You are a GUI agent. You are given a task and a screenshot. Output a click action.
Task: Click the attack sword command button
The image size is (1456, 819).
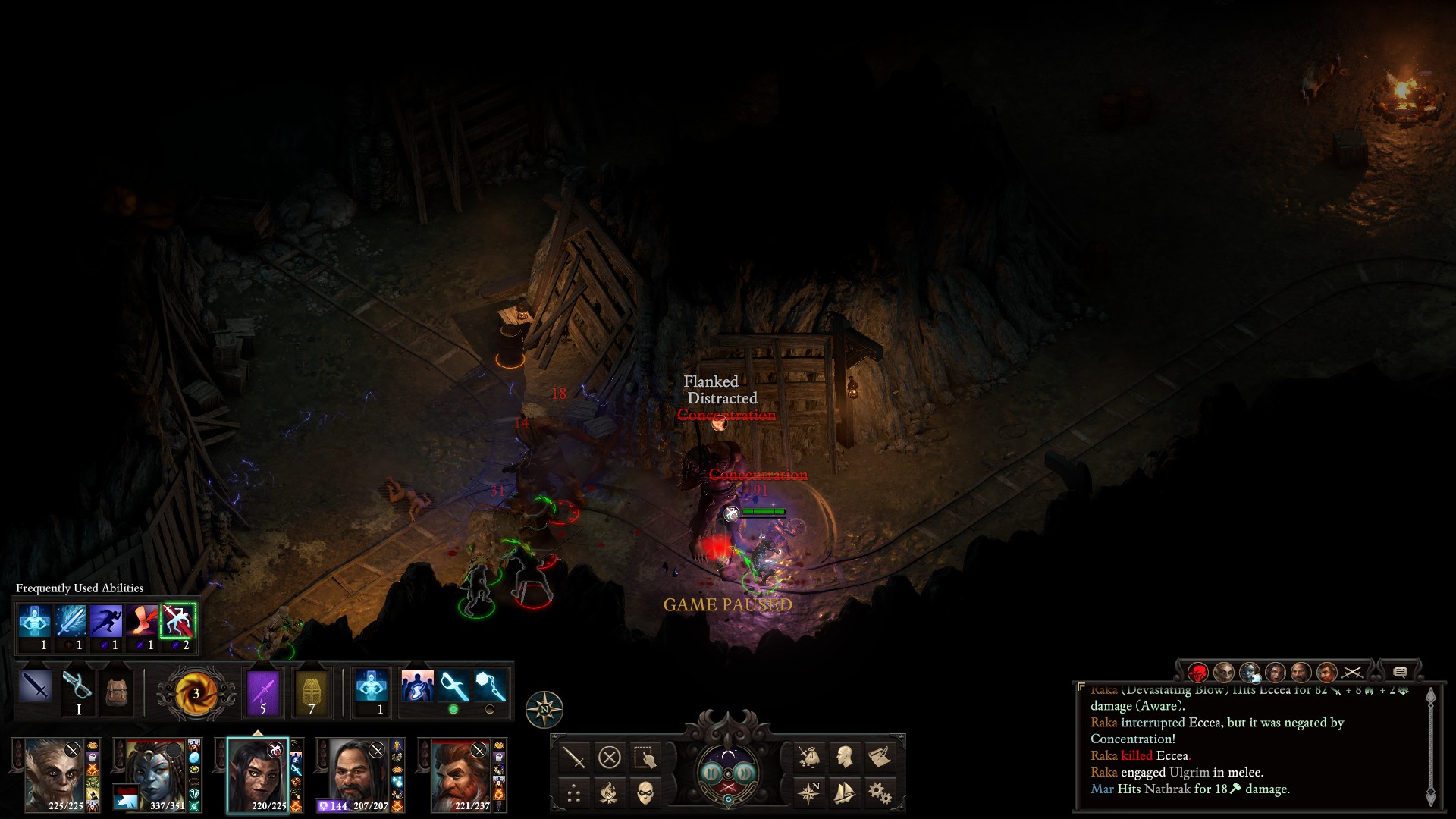click(x=574, y=757)
